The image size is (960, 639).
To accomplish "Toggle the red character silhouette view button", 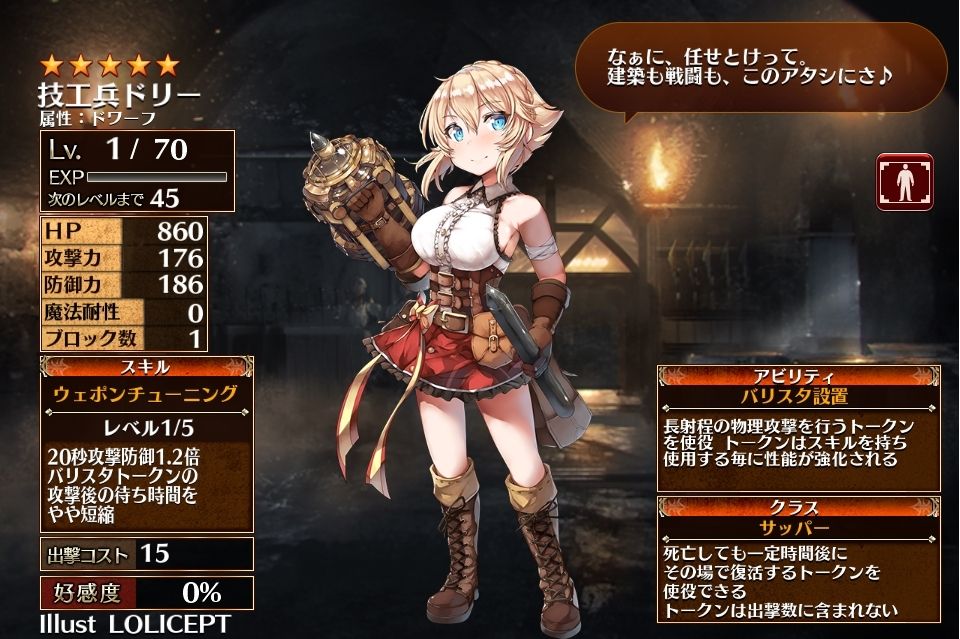I will (904, 182).
